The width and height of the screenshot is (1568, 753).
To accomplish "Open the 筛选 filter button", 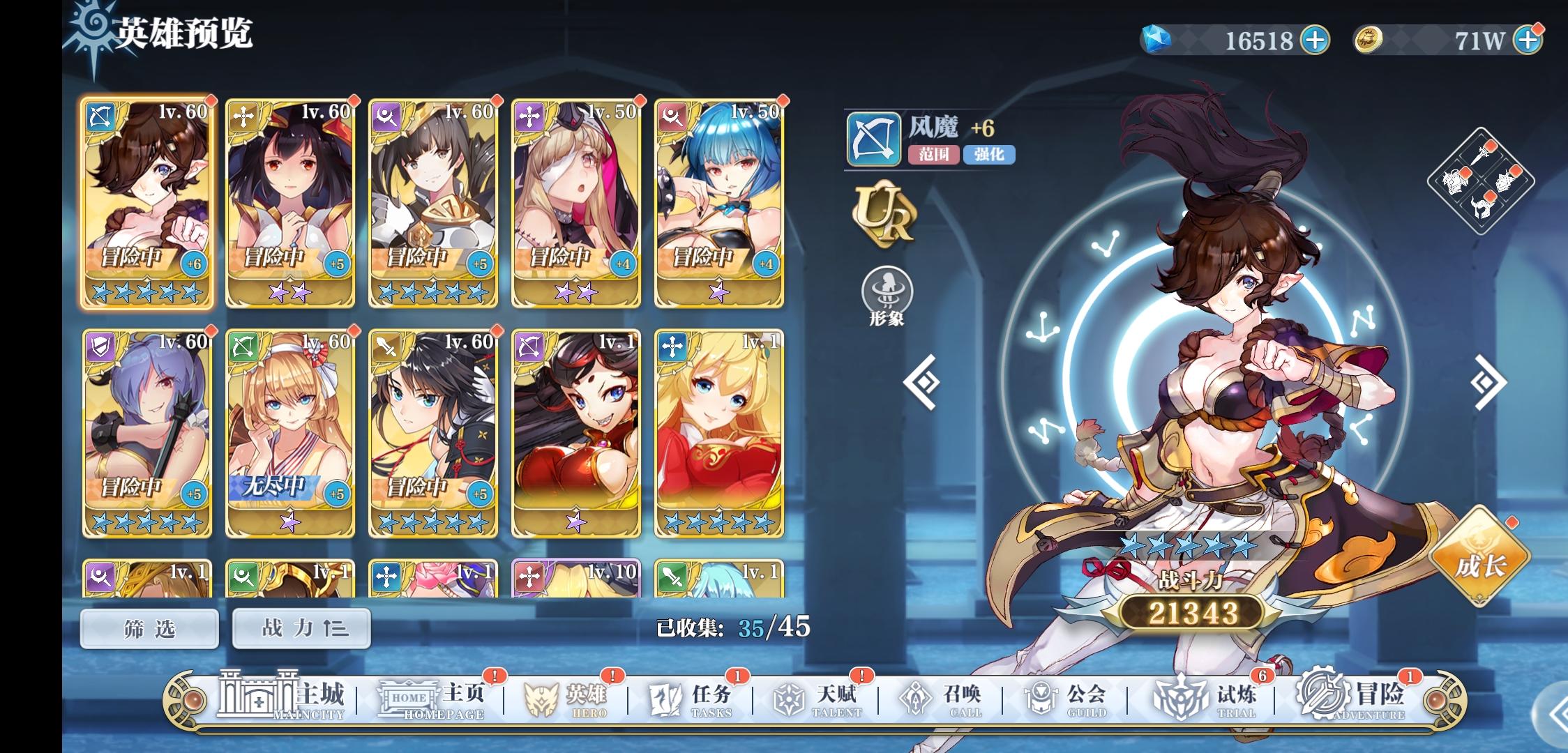I will 149,628.
